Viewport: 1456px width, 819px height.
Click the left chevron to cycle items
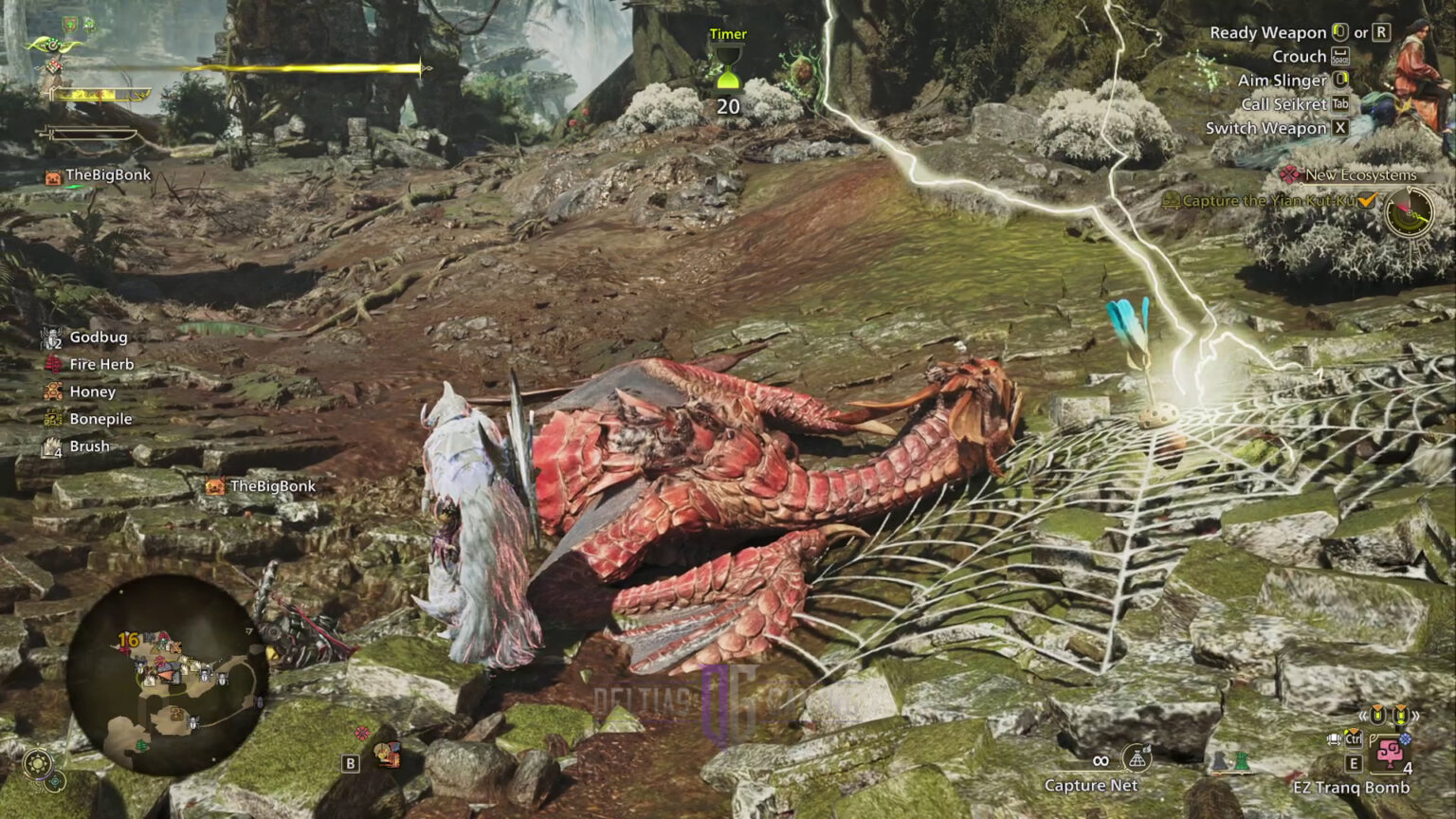coord(1362,716)
